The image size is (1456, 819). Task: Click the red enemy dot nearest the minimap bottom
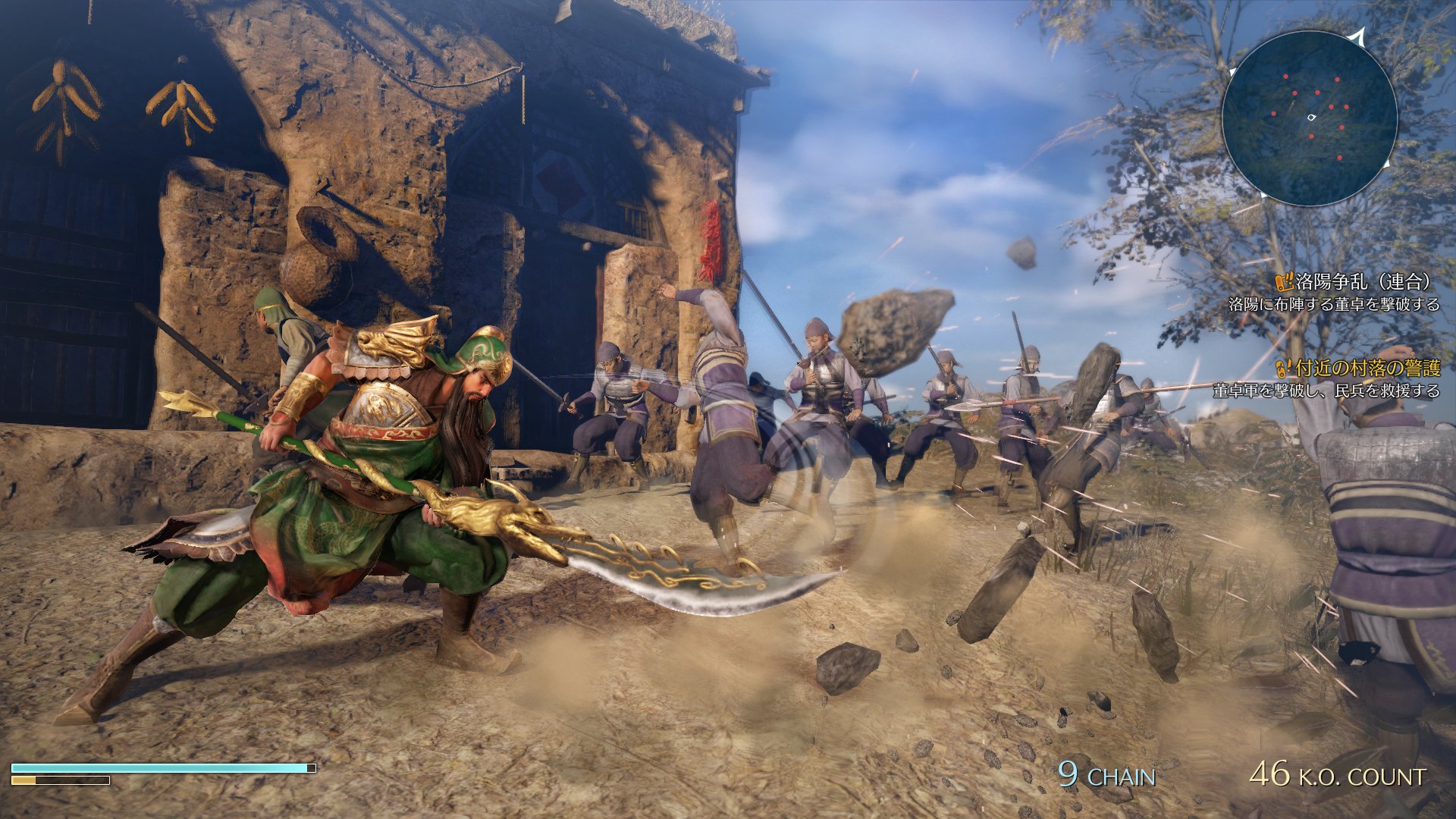pyautogui.click(x=1340, y=158)
